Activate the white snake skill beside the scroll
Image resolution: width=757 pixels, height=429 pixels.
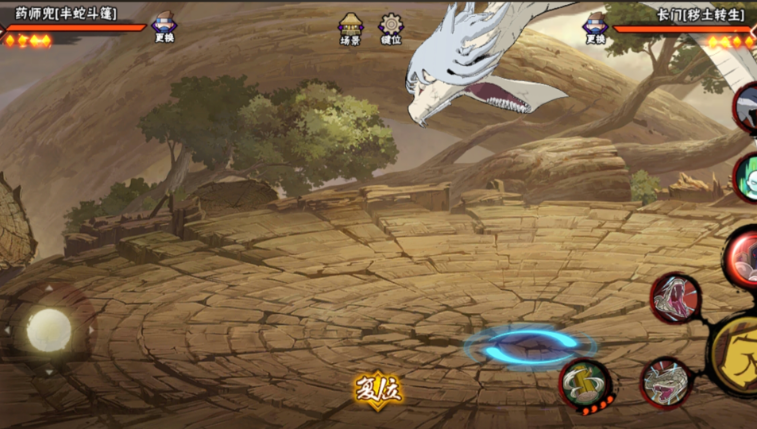click(665, 383)
